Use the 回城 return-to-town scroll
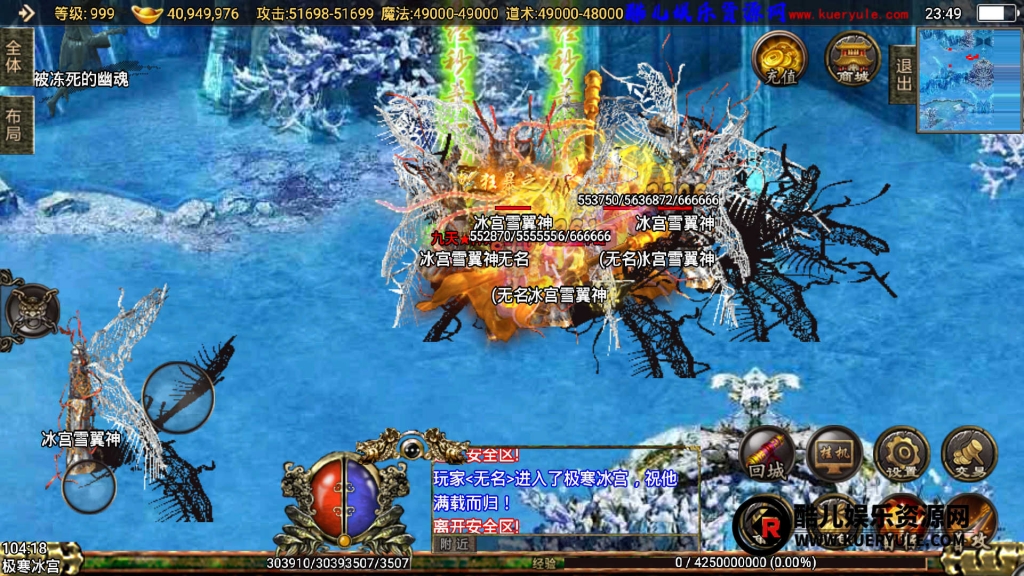 point(768,455)
